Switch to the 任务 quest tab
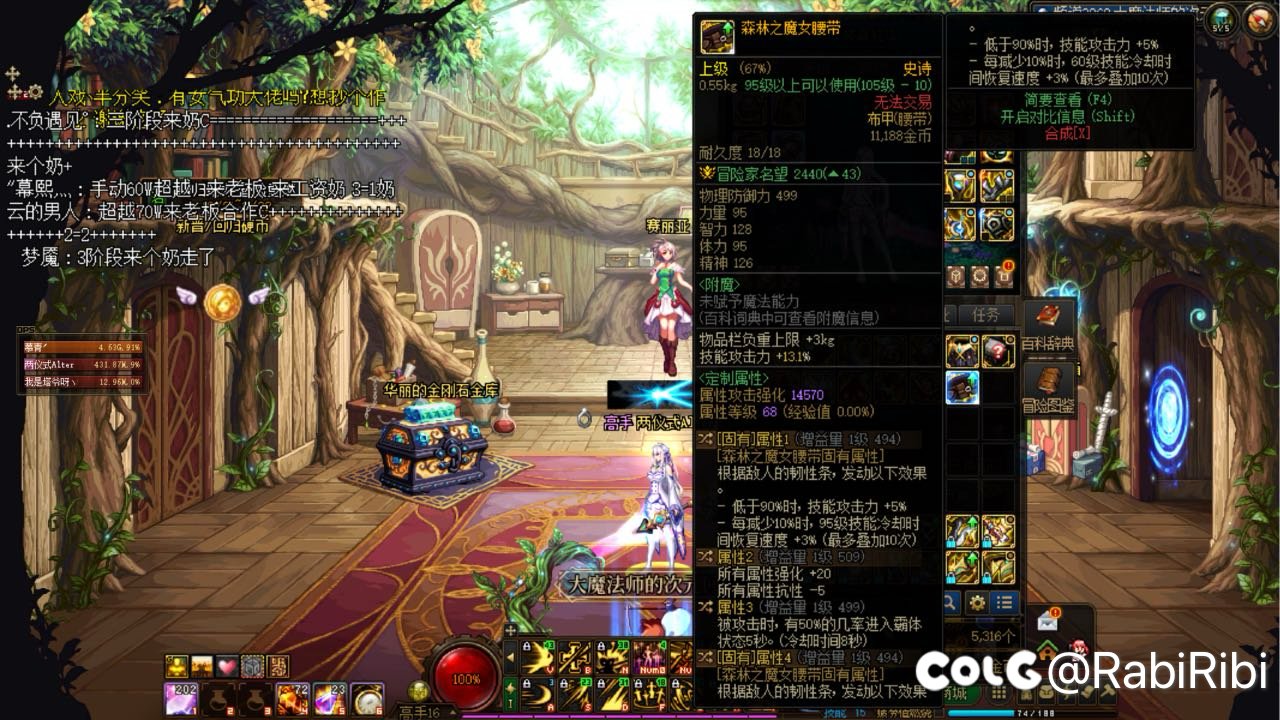 (984, 312)
